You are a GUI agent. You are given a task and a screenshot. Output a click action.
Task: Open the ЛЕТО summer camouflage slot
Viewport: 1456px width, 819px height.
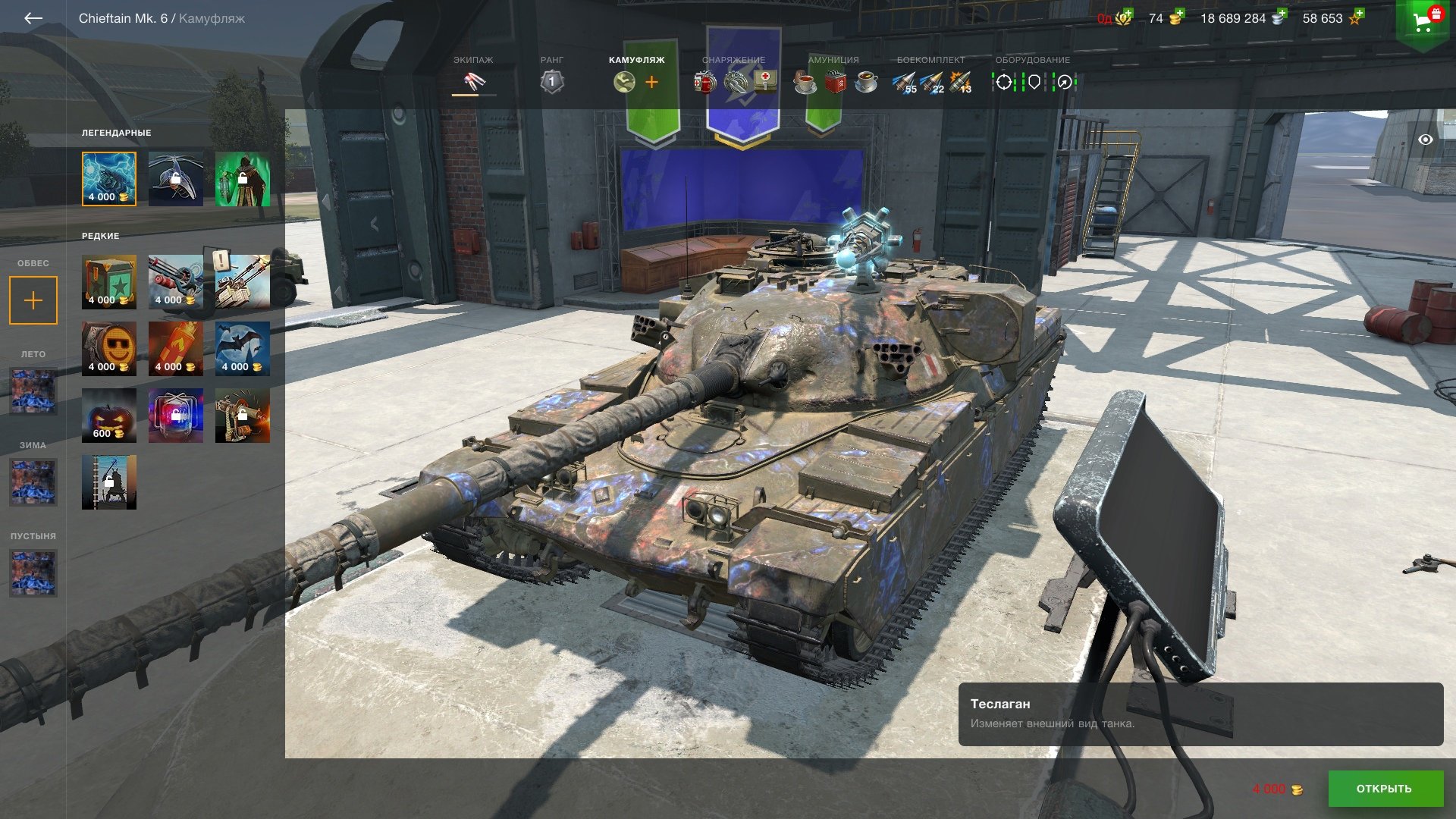pyautogui.click(x=33, y=391)
